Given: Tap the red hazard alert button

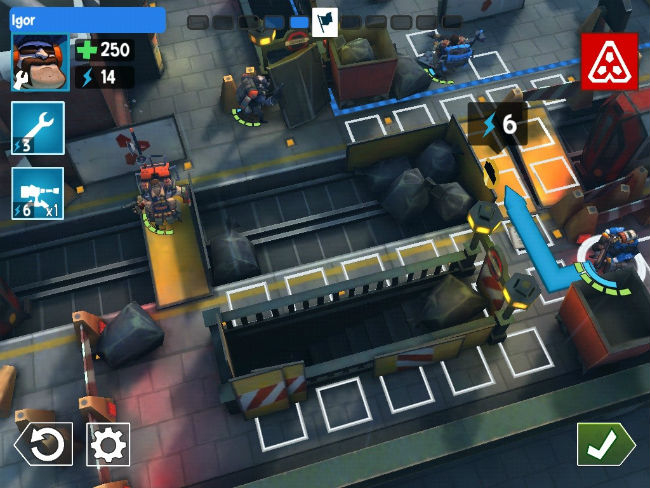Looking at the screenshot, I should click(608, 60).
